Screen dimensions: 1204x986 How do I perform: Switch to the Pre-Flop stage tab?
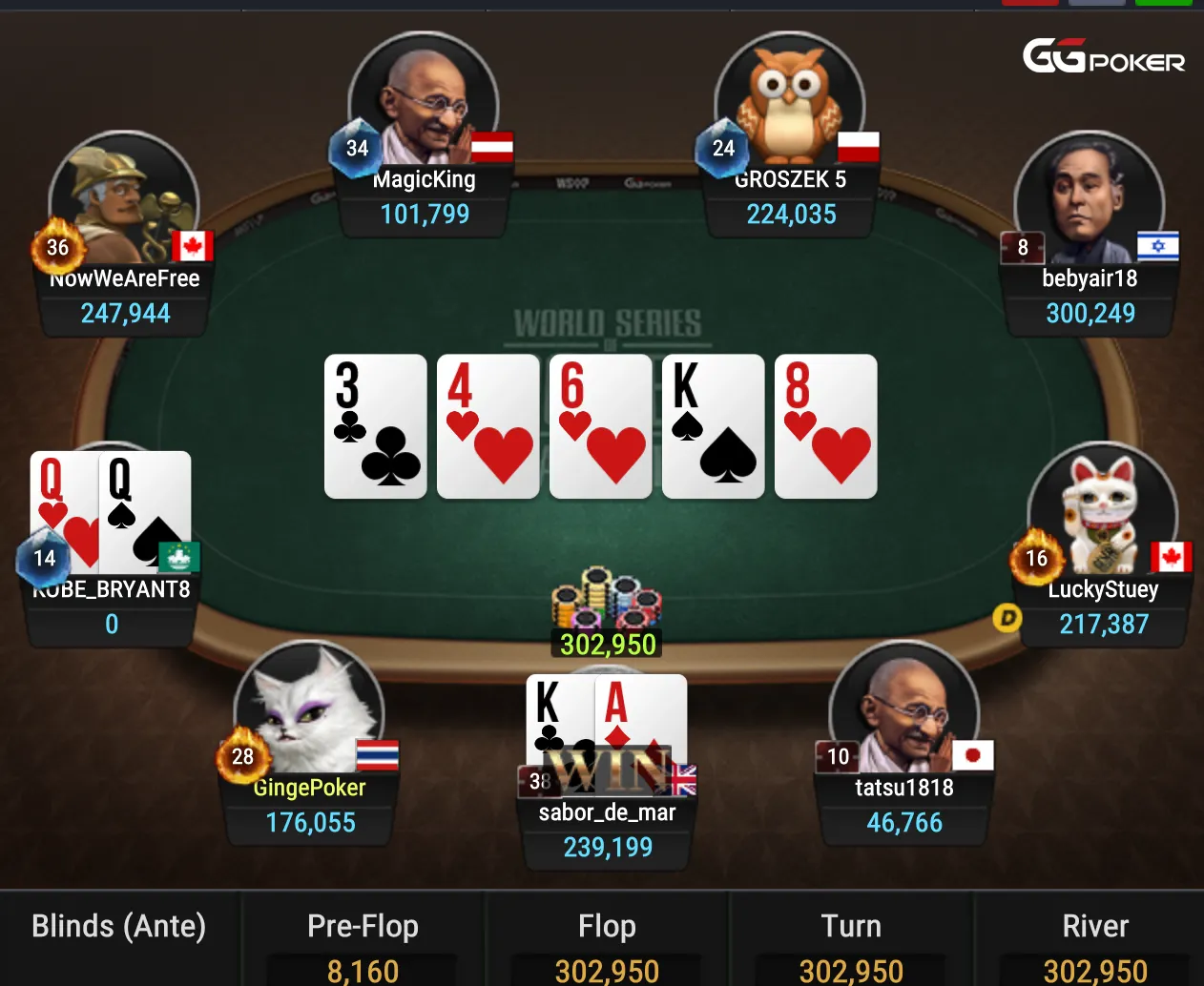pos(363,927)
